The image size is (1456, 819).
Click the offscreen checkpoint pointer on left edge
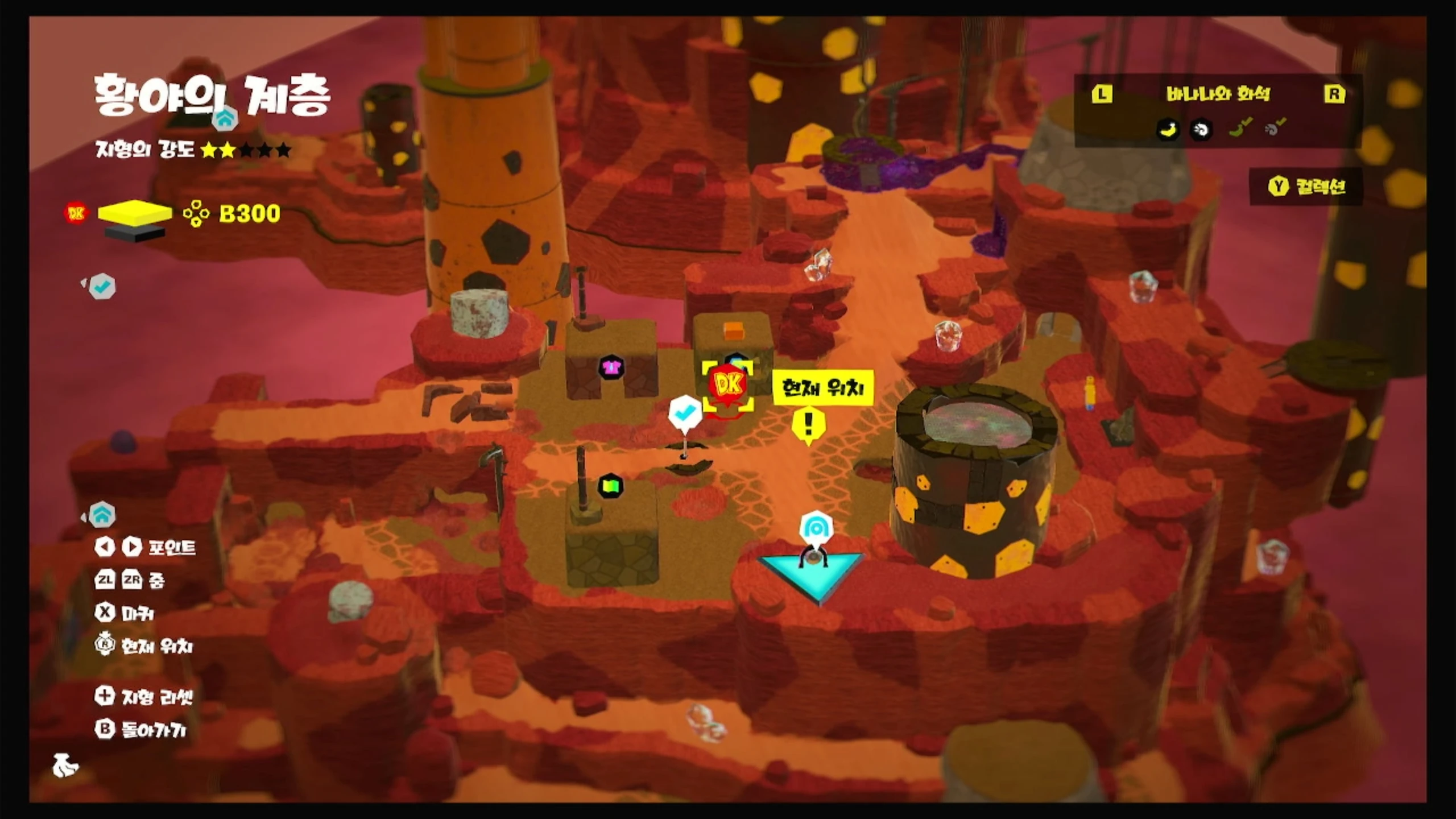[x=101, y=286]
